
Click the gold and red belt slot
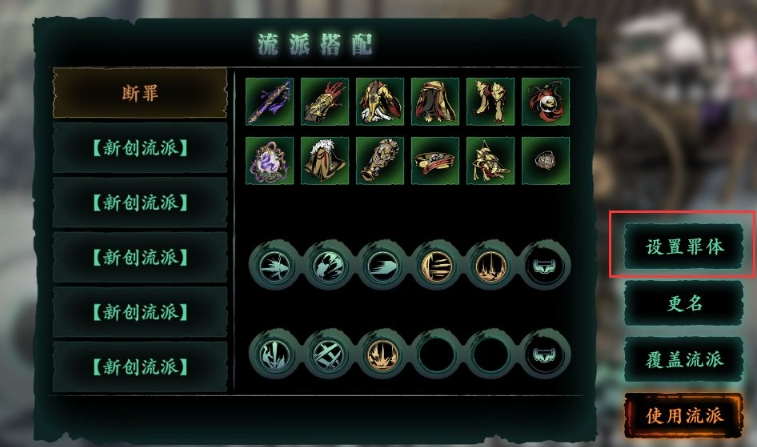[435, 161]
